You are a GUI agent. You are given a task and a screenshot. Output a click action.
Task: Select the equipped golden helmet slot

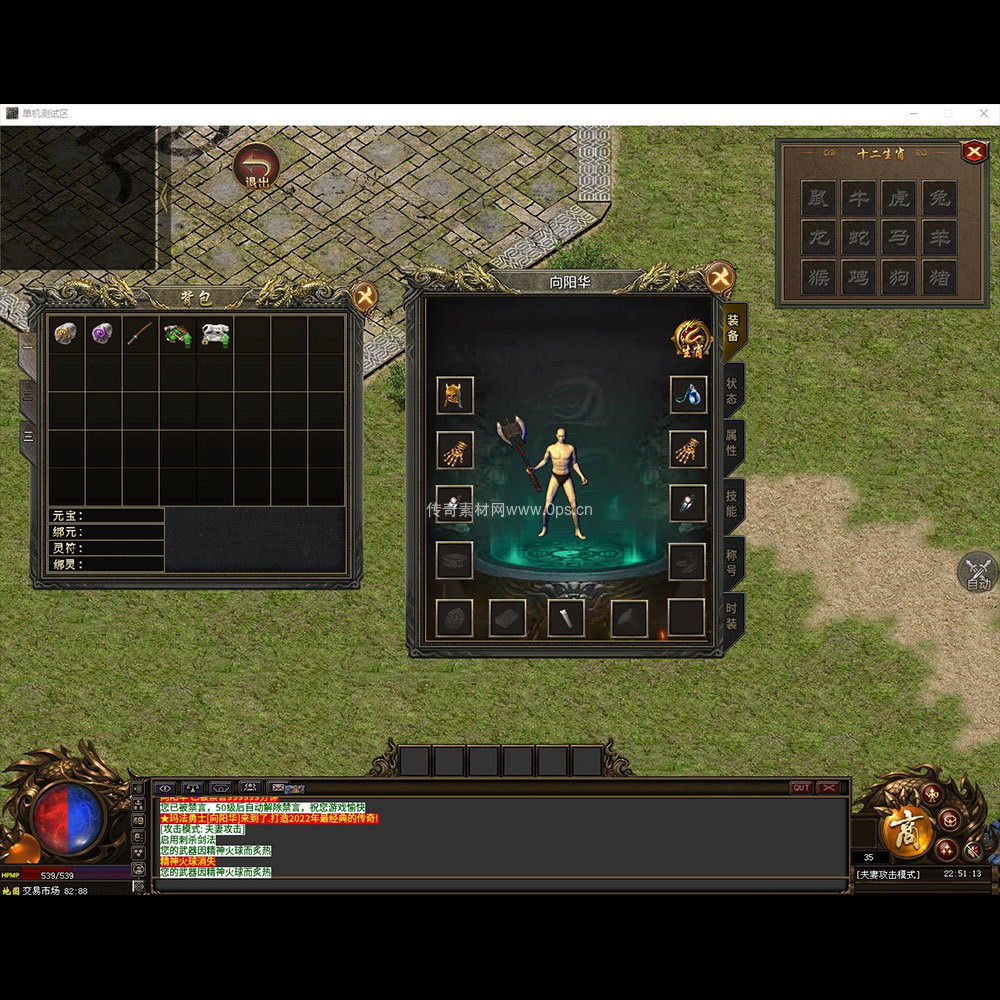[455, 395]
